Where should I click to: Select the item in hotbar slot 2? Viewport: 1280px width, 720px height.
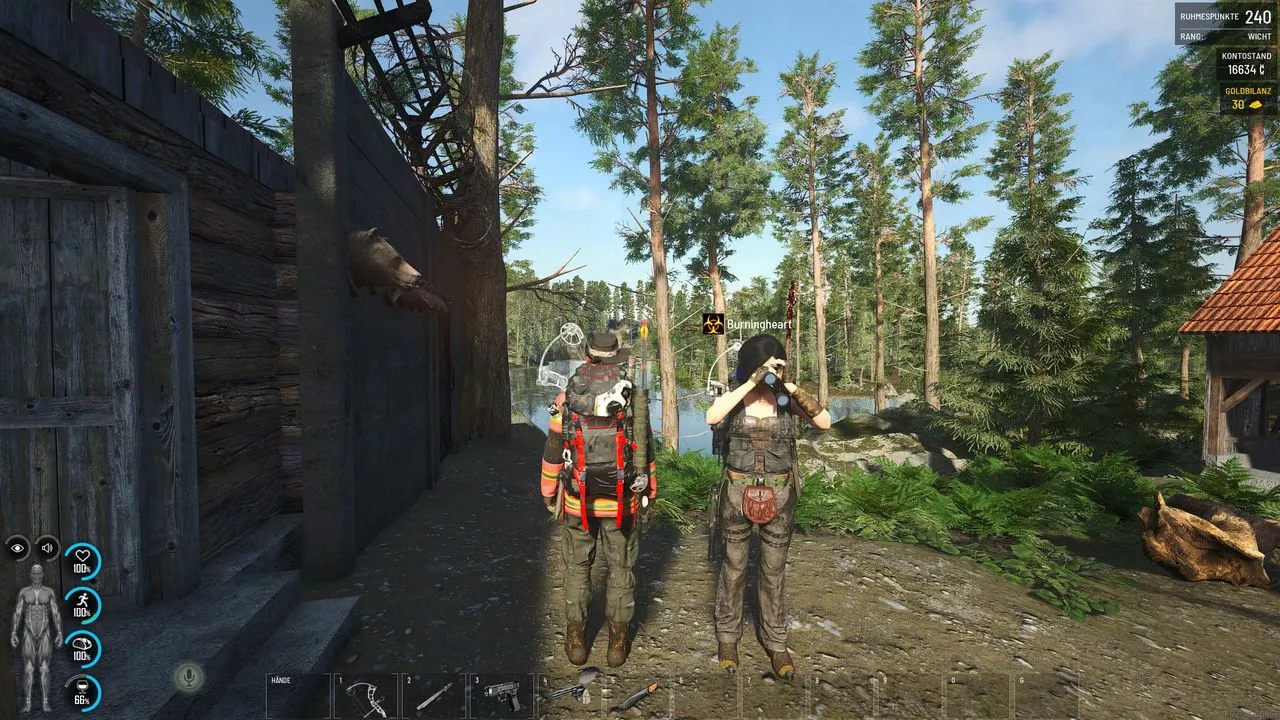click(x=433, y=695)
